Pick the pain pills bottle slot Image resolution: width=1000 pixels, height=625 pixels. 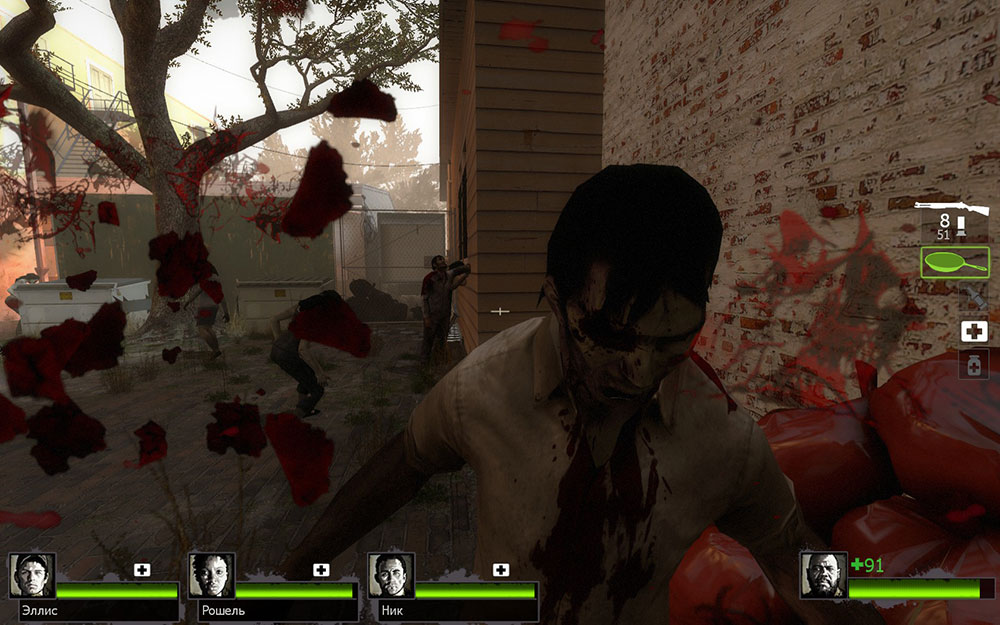[974, 364]
